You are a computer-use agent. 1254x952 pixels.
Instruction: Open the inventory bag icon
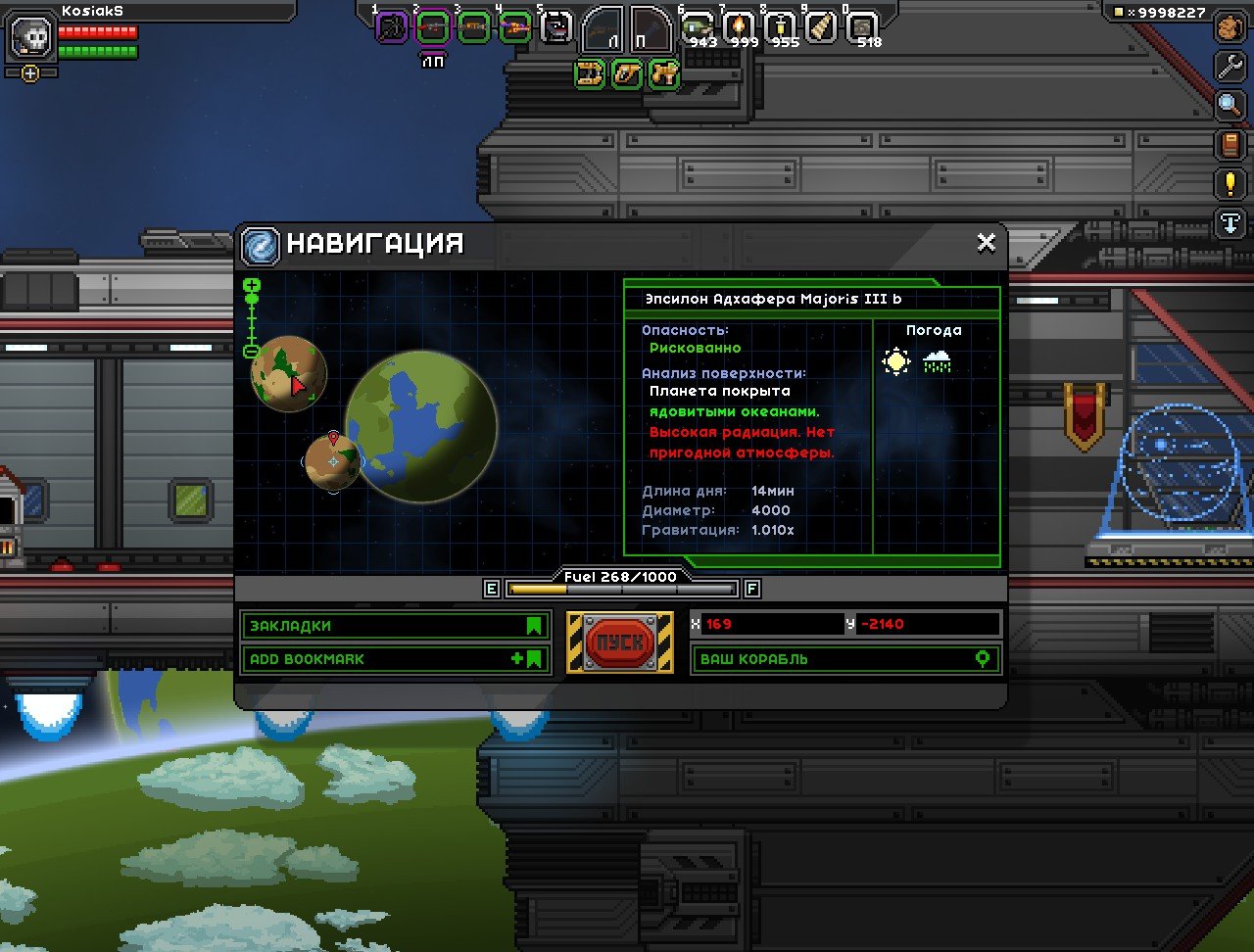coord(1230,27)
